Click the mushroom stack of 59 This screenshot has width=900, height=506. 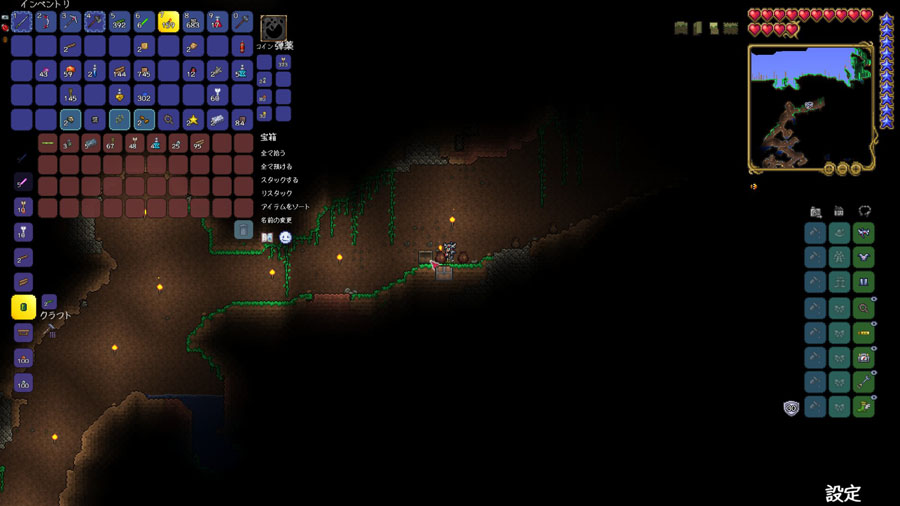[x=70, y=71]
